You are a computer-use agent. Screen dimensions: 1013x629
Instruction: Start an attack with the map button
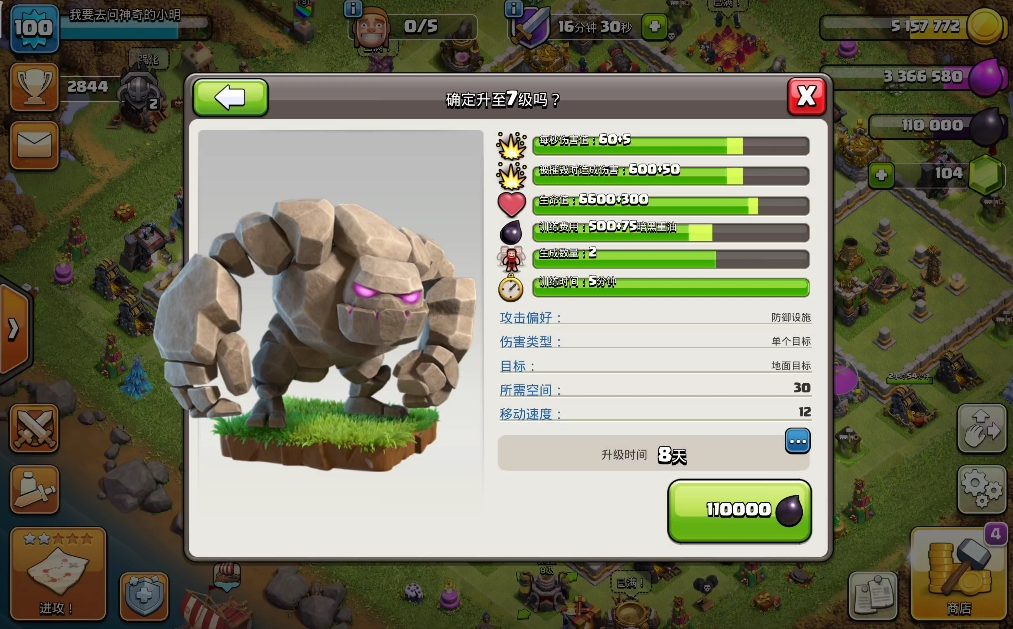point(58,574)
